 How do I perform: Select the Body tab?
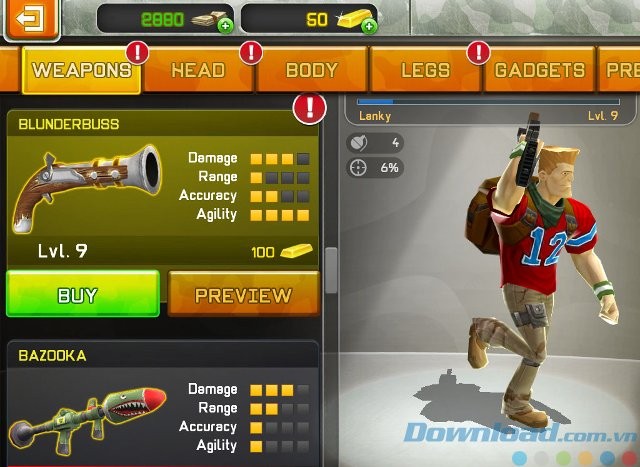312,70
